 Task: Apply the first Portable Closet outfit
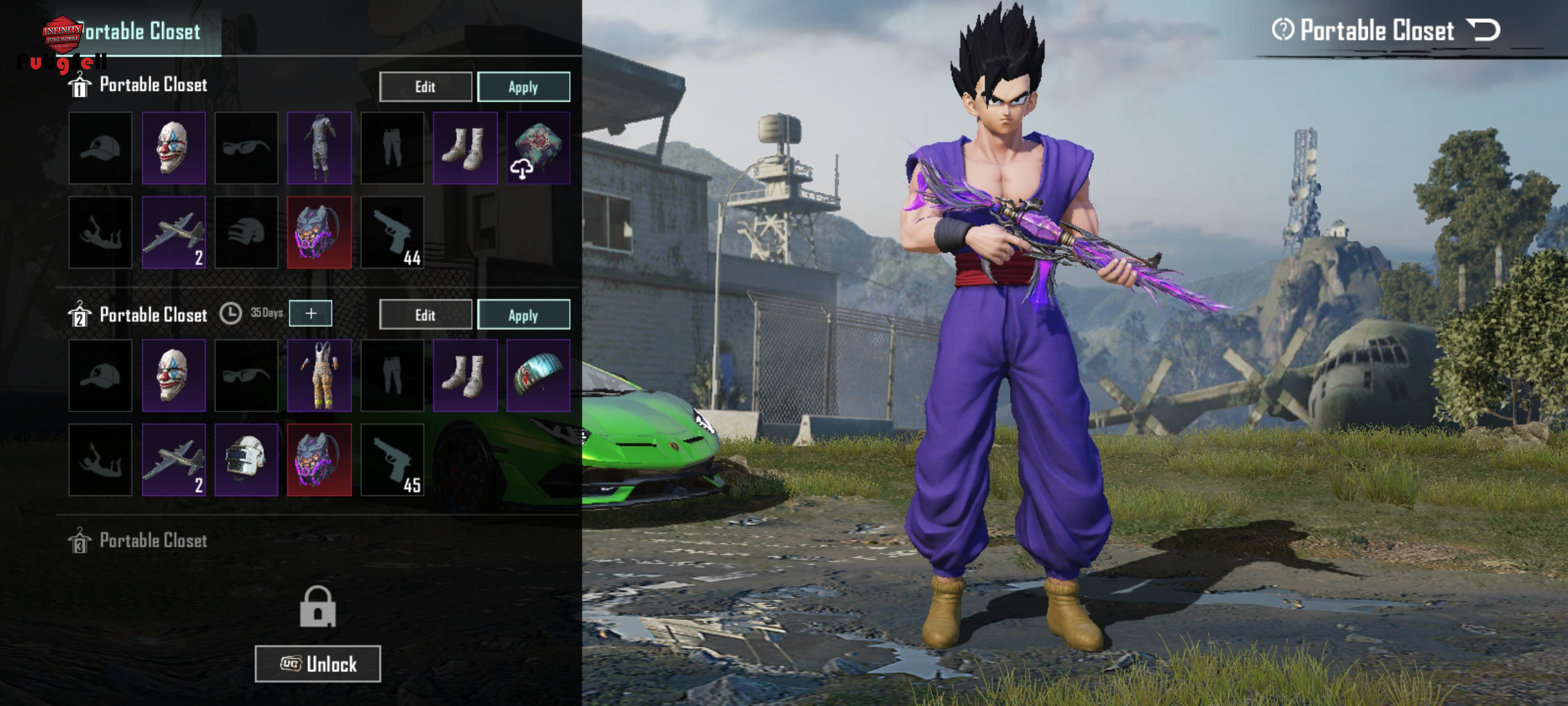(523, 87)
